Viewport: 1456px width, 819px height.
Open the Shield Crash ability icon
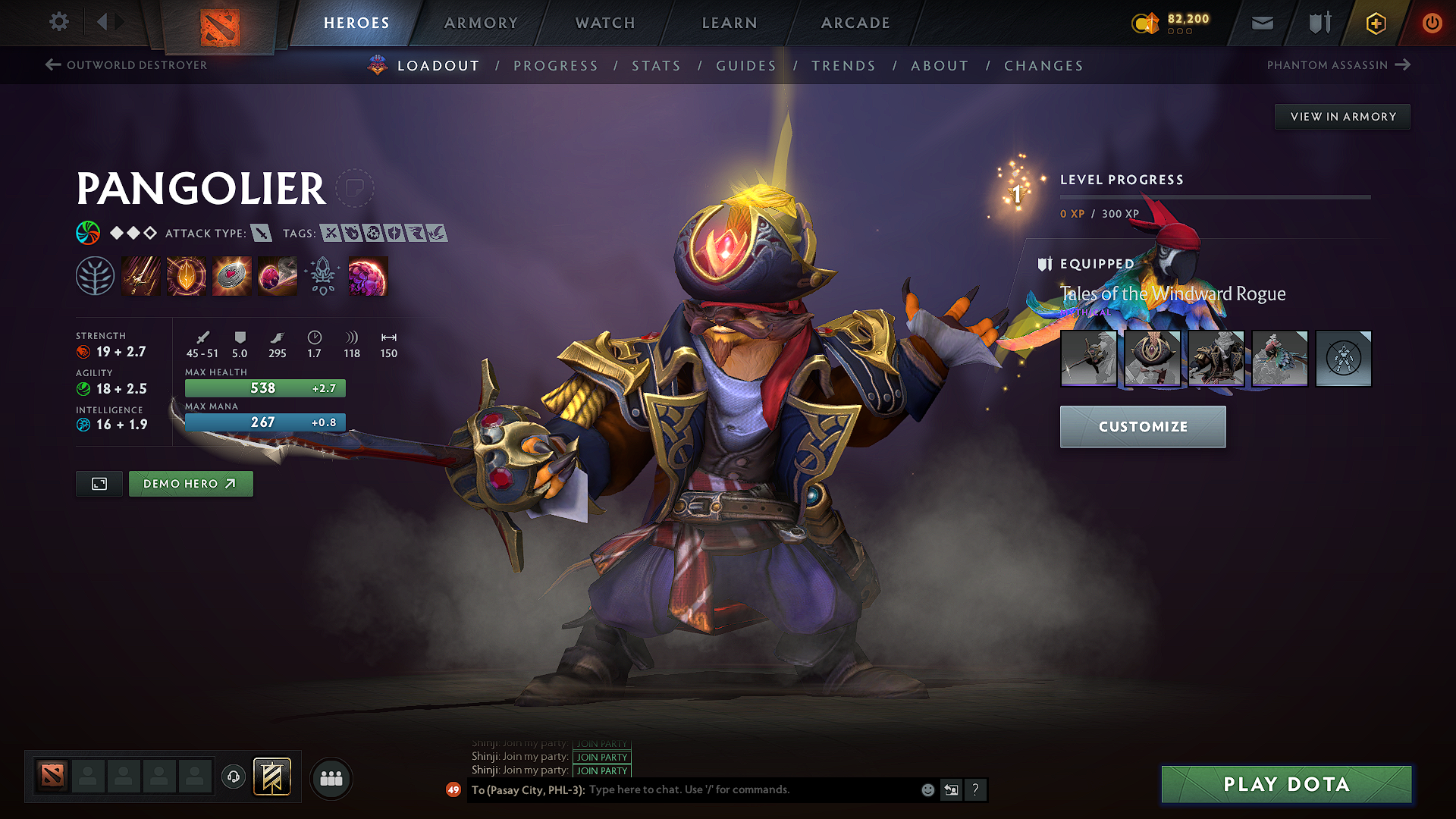(187, 275)
